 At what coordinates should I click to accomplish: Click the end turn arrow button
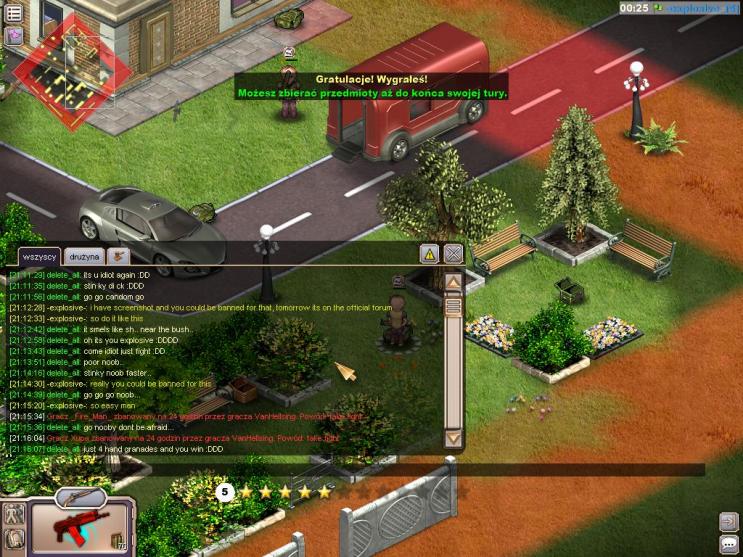[728, 521]
